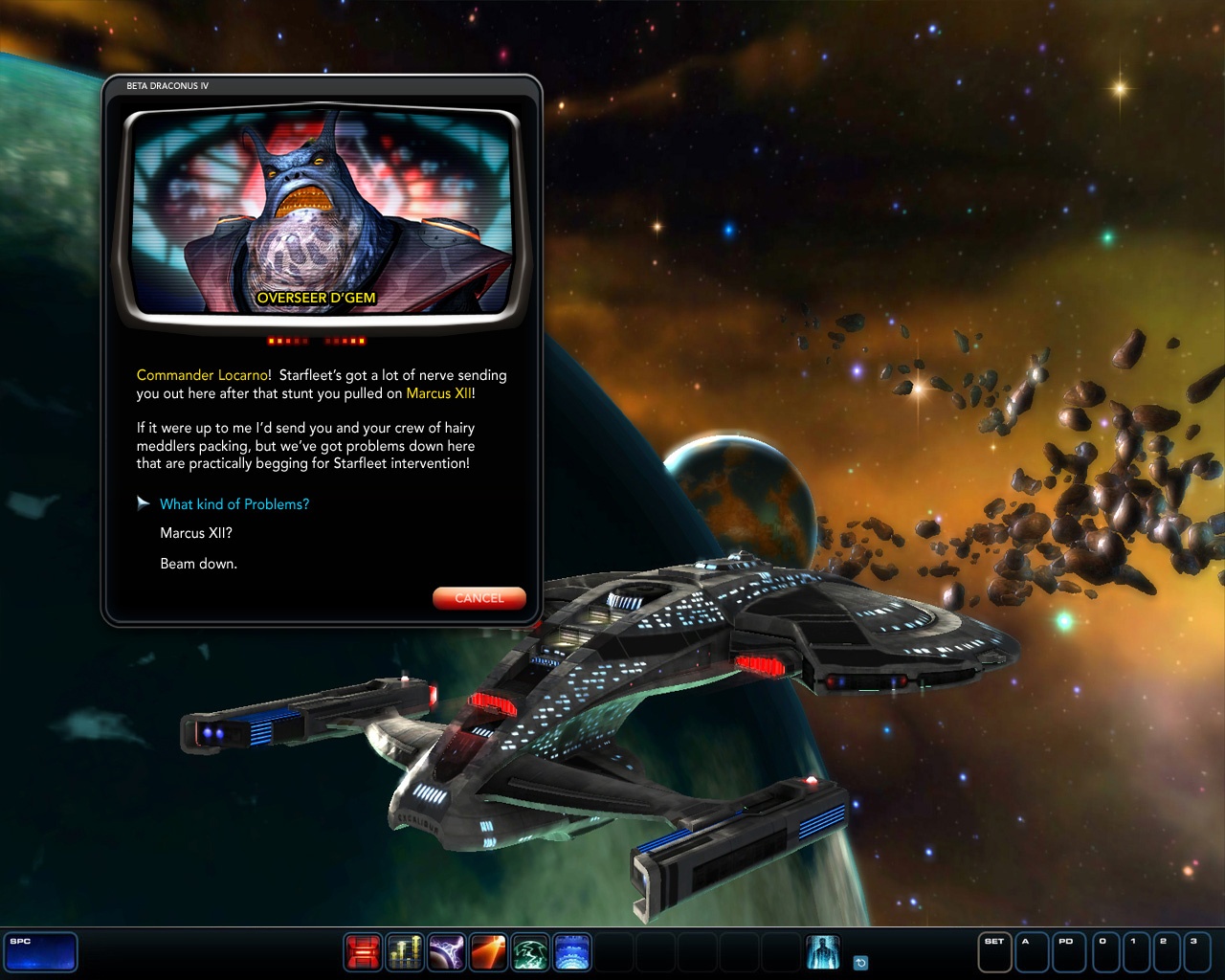Activate the red phaser array ability

pyautogui.click(x=364, y=952)
